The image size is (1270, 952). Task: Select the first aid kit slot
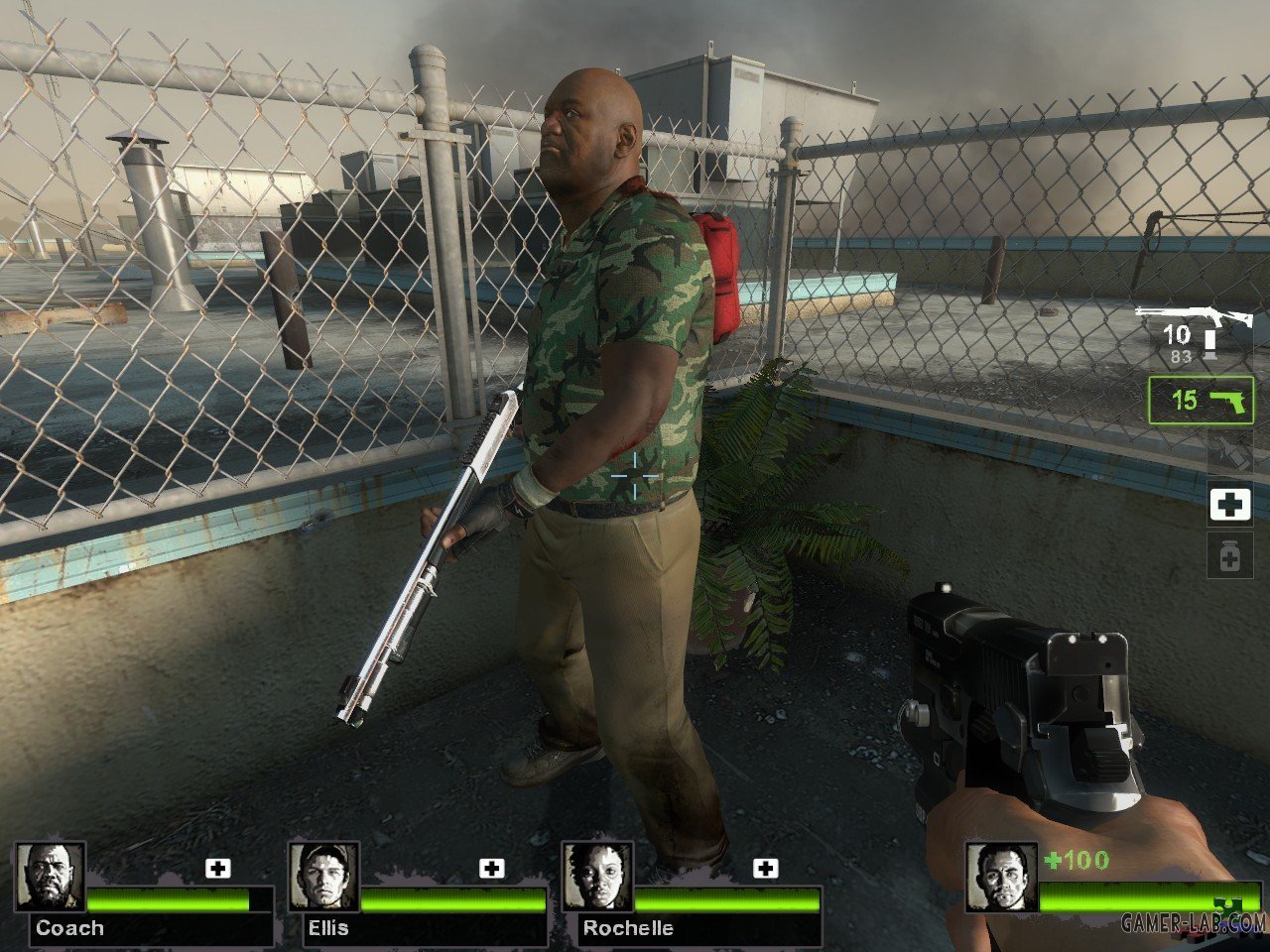click(x=1230, y=504)
